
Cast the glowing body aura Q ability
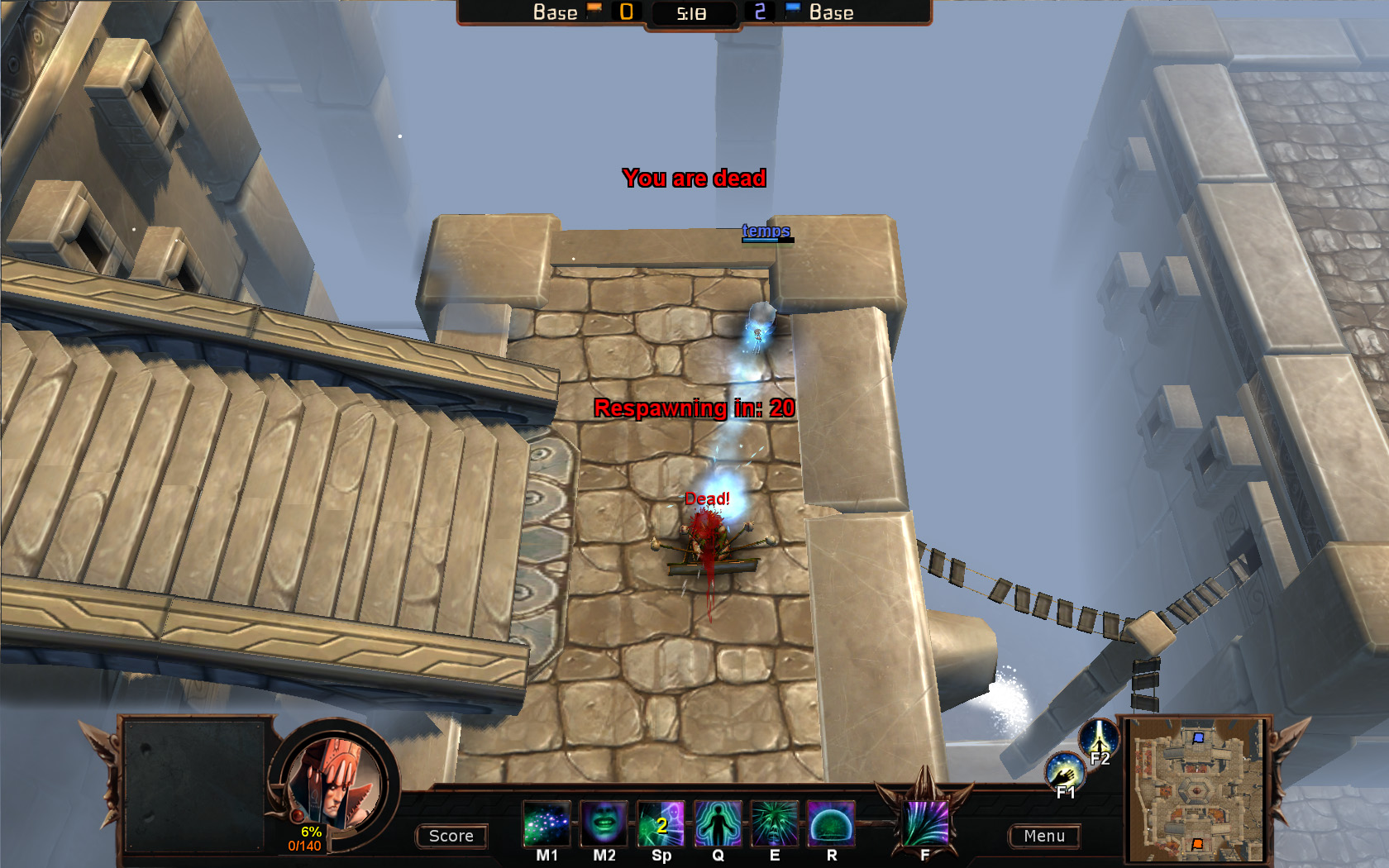click(x=718, y=823)
